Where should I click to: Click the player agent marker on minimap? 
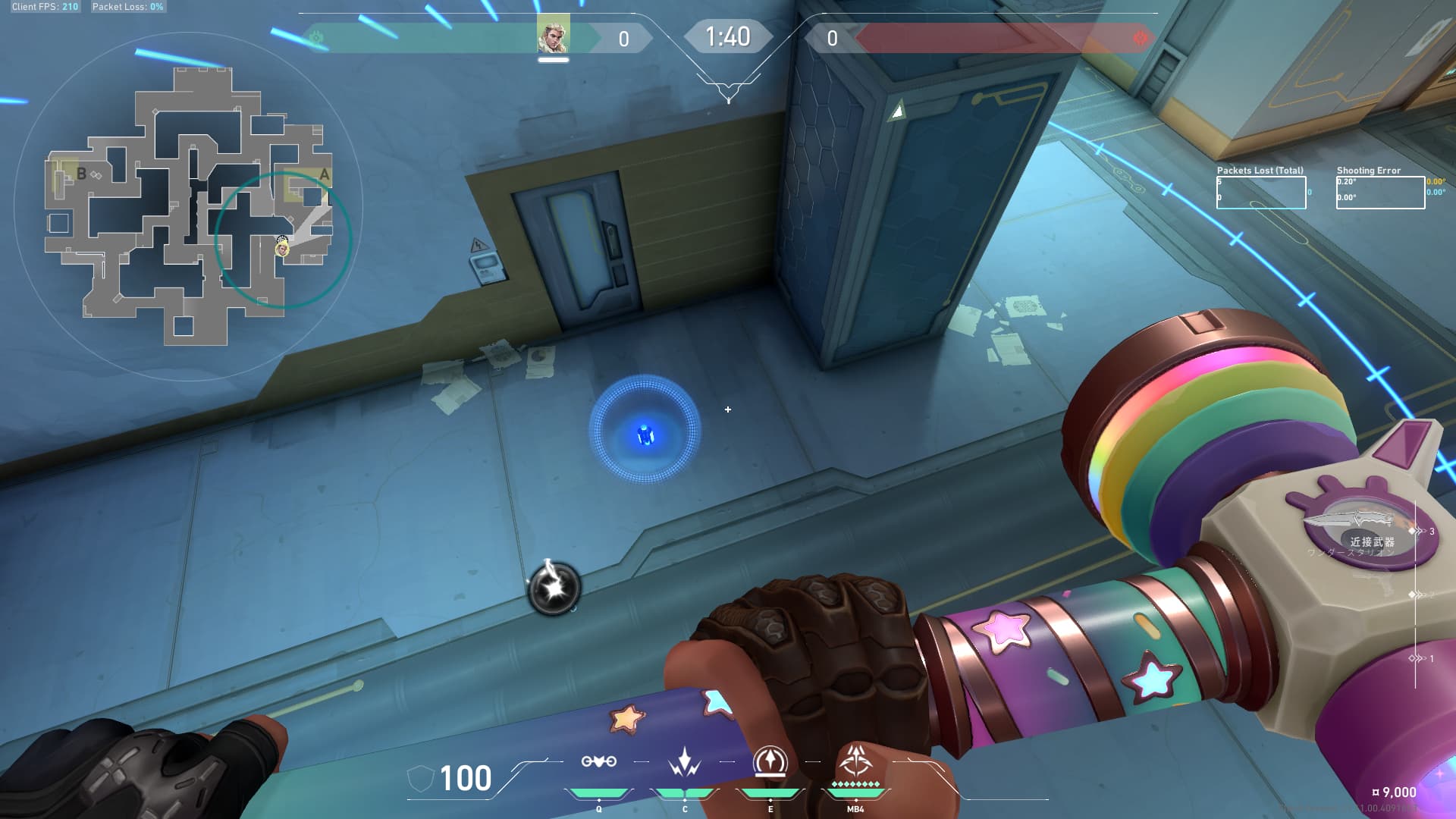(x=282, y=247)
